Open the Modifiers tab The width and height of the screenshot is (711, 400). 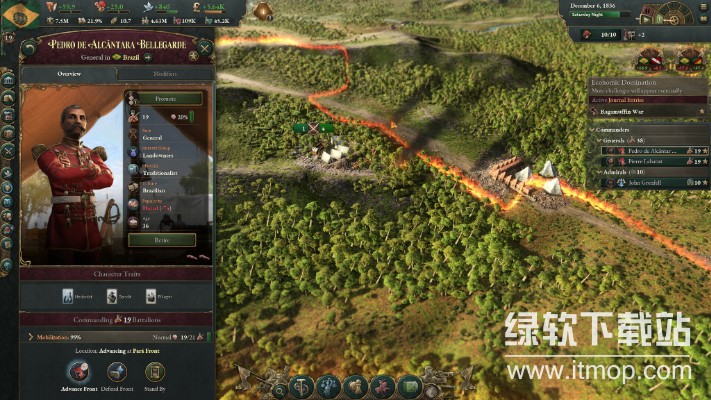point(165,74)
